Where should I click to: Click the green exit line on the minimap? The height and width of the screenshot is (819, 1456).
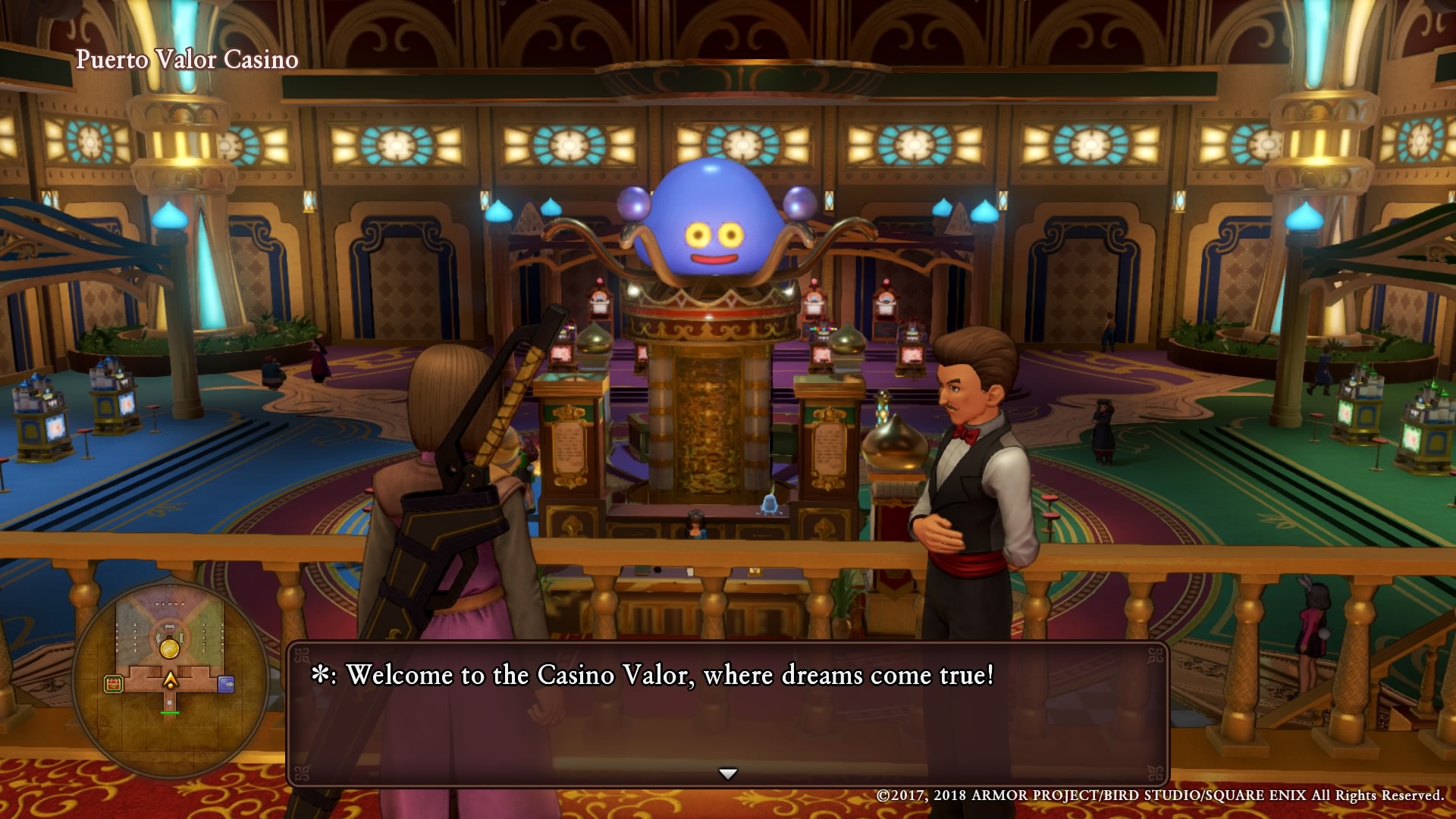(170, 713)
